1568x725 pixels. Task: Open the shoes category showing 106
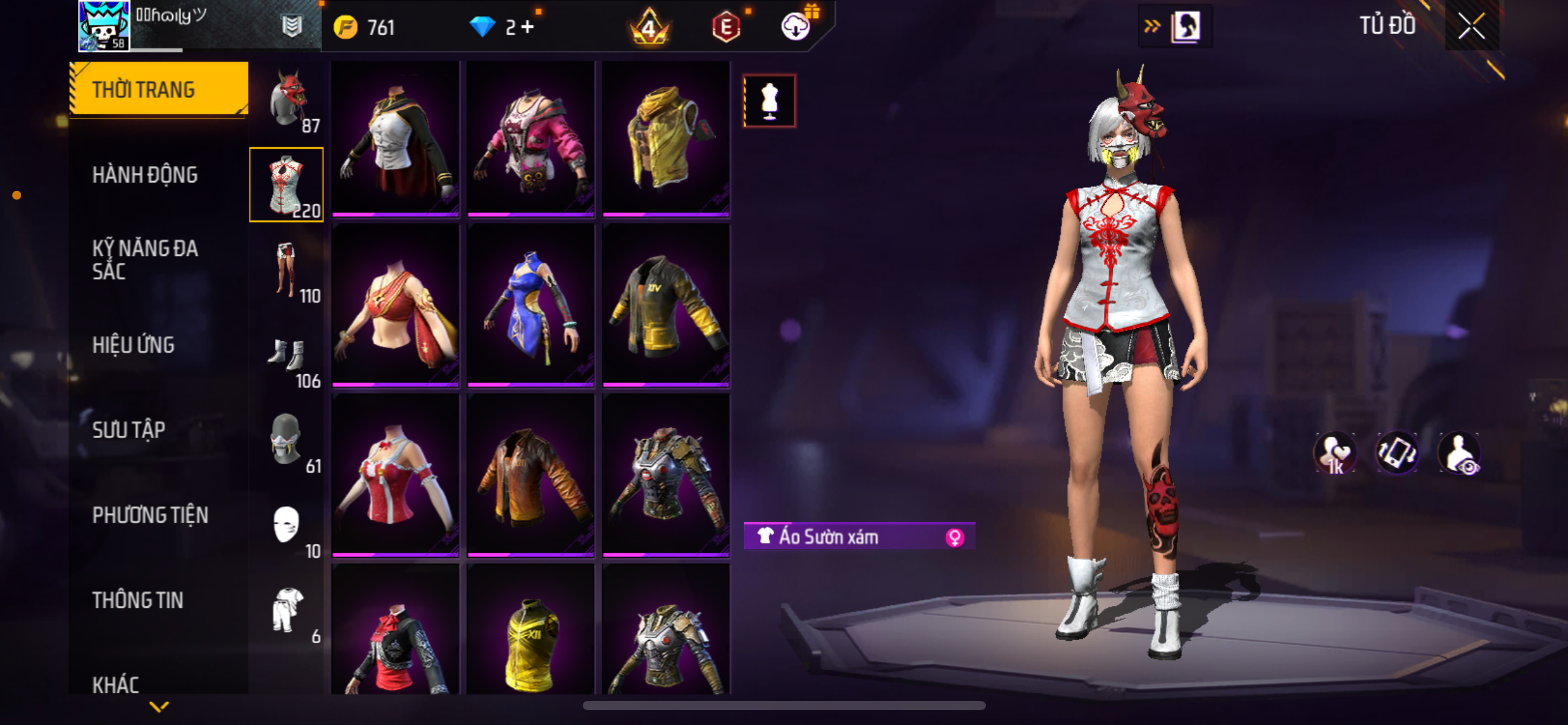287,358
